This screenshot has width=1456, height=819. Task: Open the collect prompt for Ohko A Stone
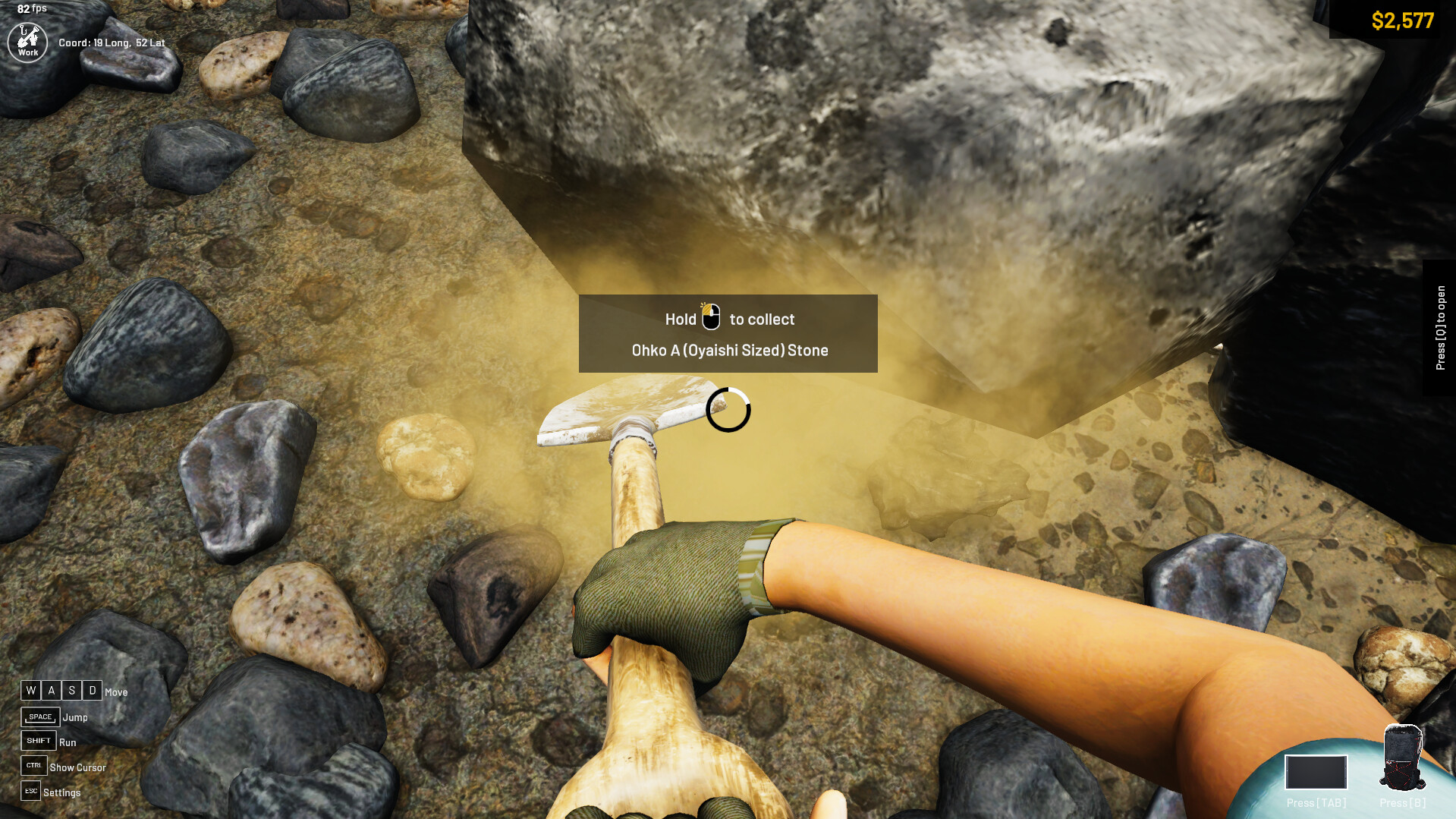(727, 334)
